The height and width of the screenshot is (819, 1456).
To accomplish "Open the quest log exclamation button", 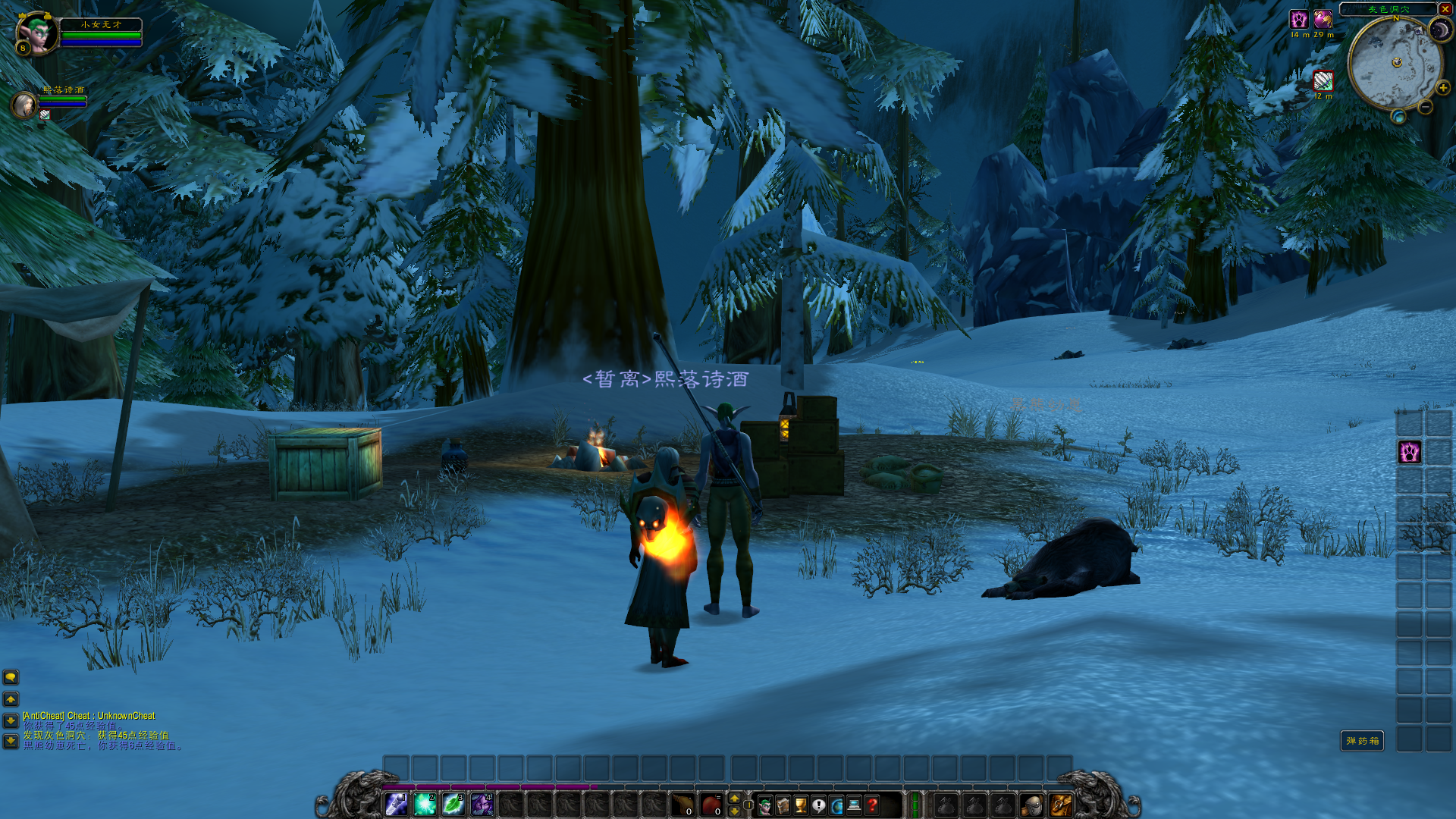I will tap(819, 805).
